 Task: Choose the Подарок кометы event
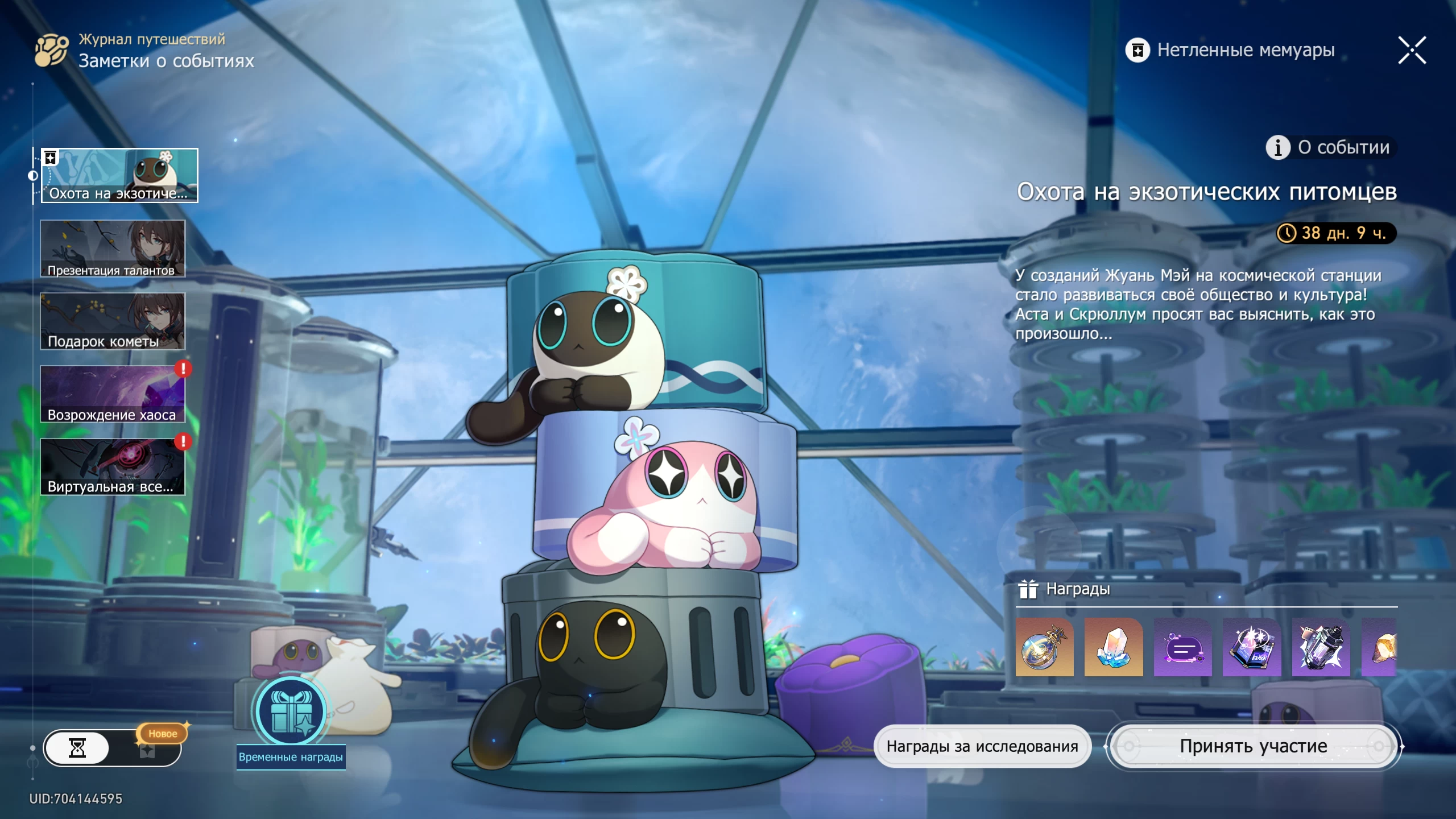113,321
